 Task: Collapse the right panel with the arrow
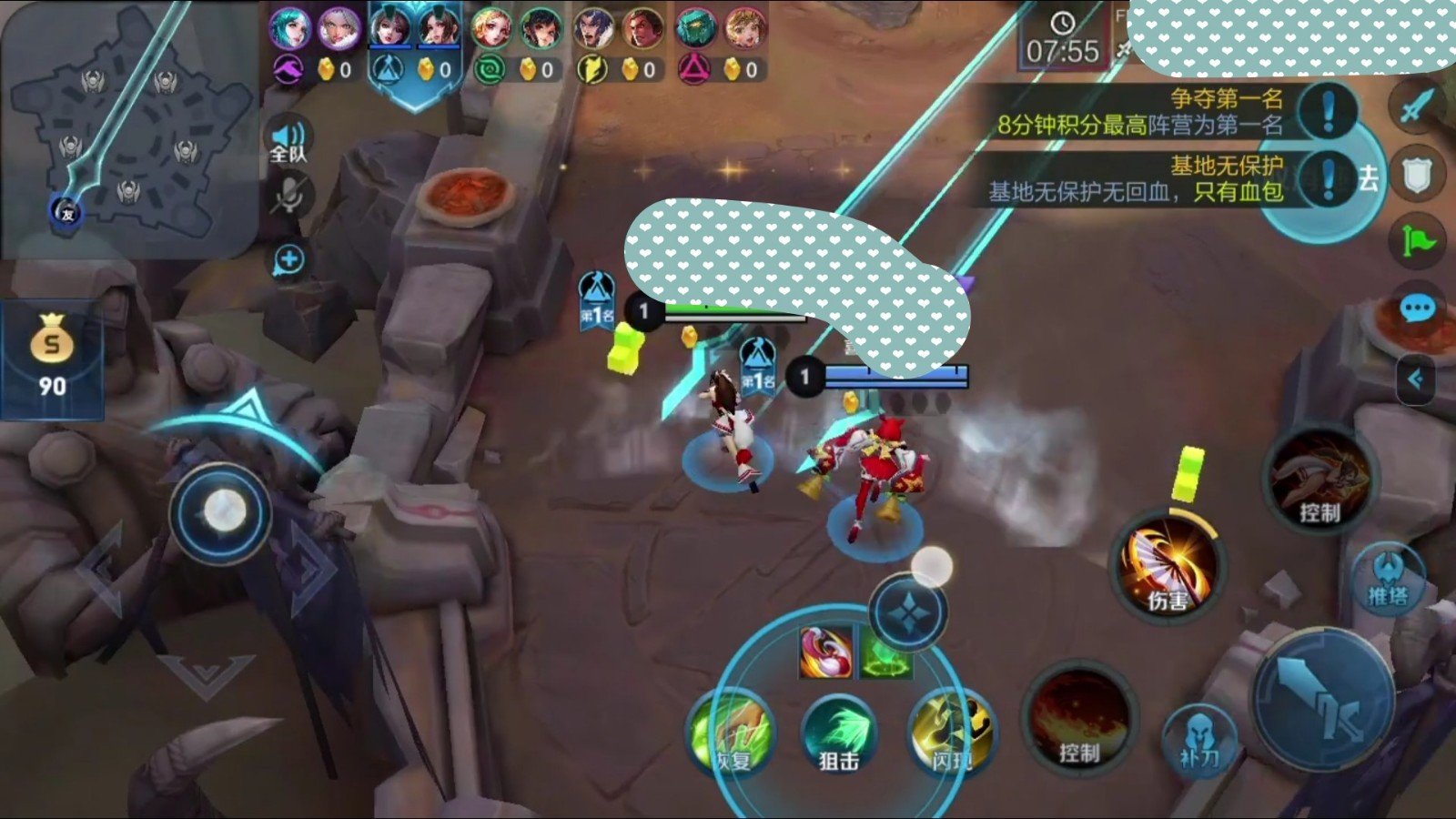click(x=1415, y=379)
